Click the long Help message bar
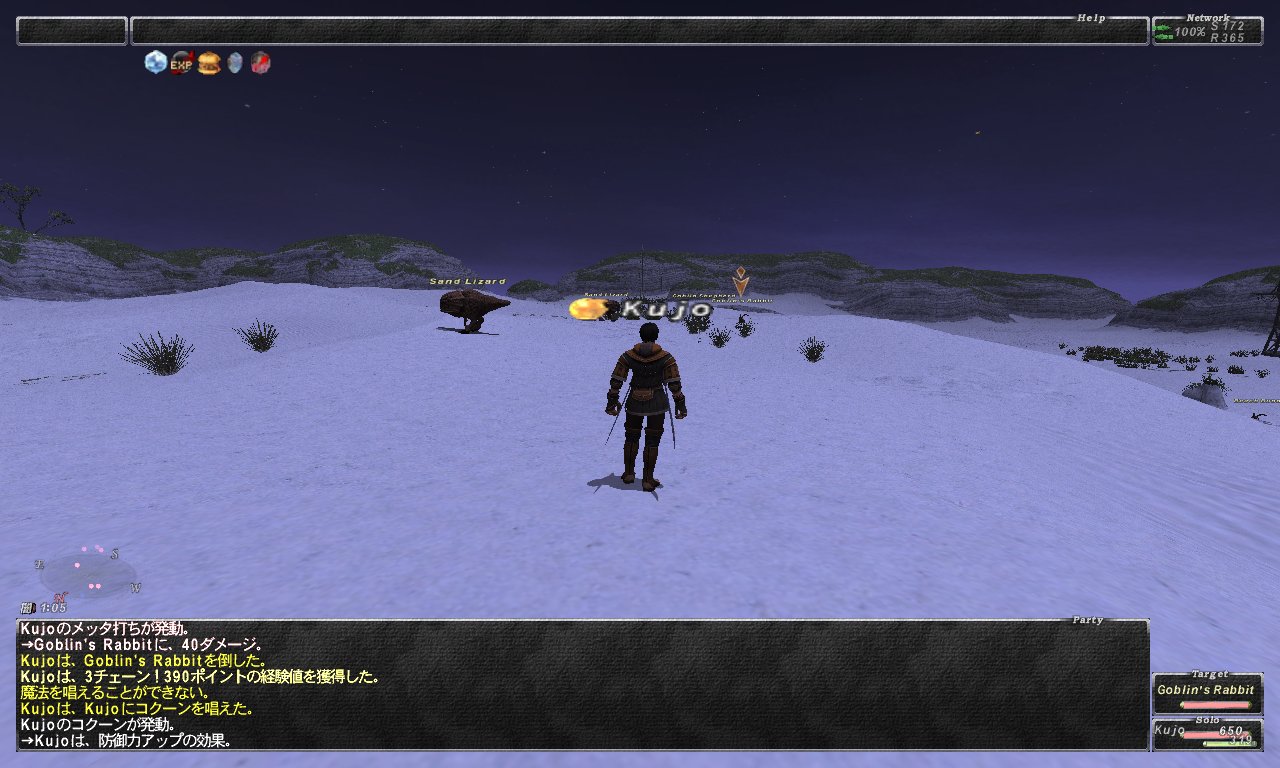The height and width of the screenshot is (768, 1280). point(639,31)
